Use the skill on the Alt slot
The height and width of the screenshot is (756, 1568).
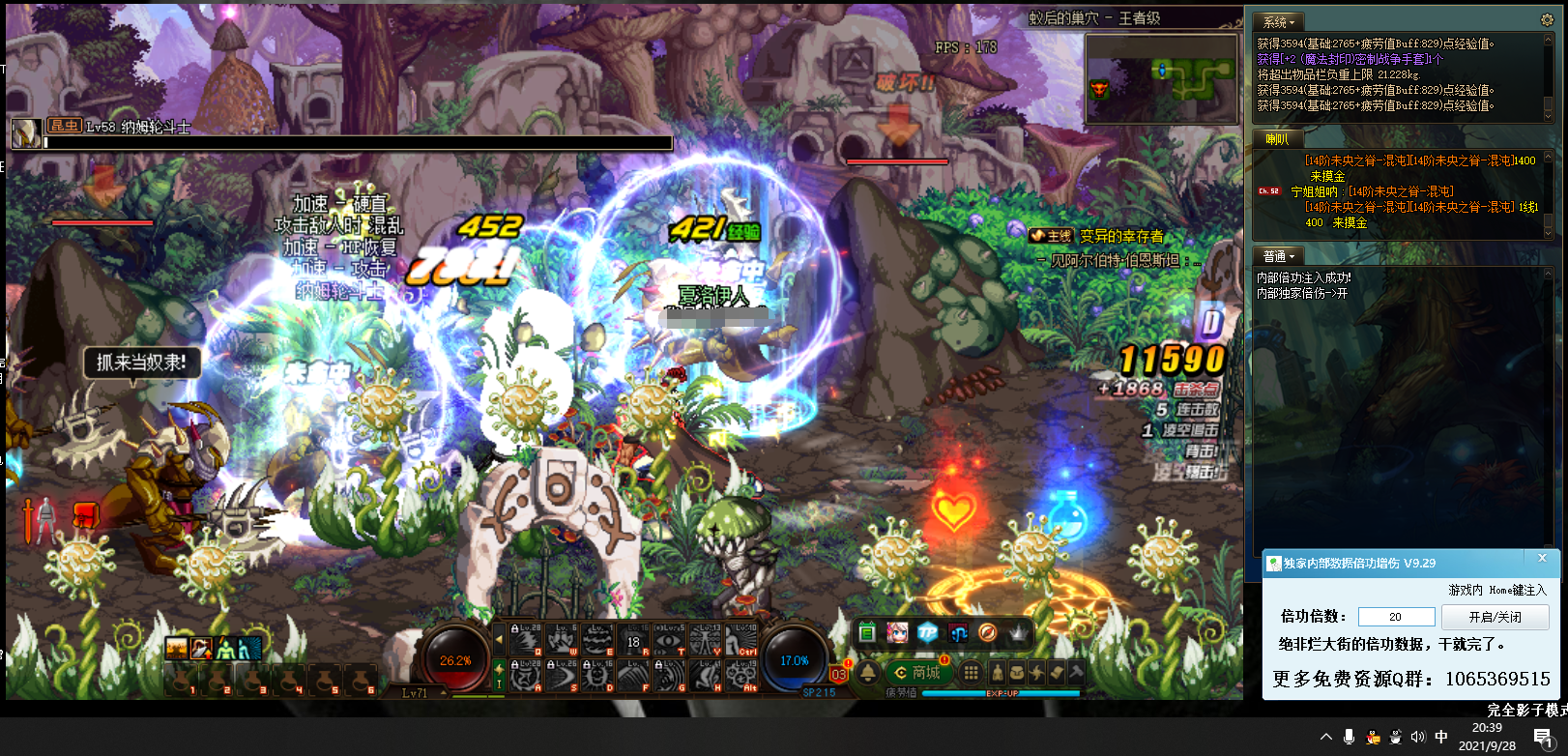[745, 675]
